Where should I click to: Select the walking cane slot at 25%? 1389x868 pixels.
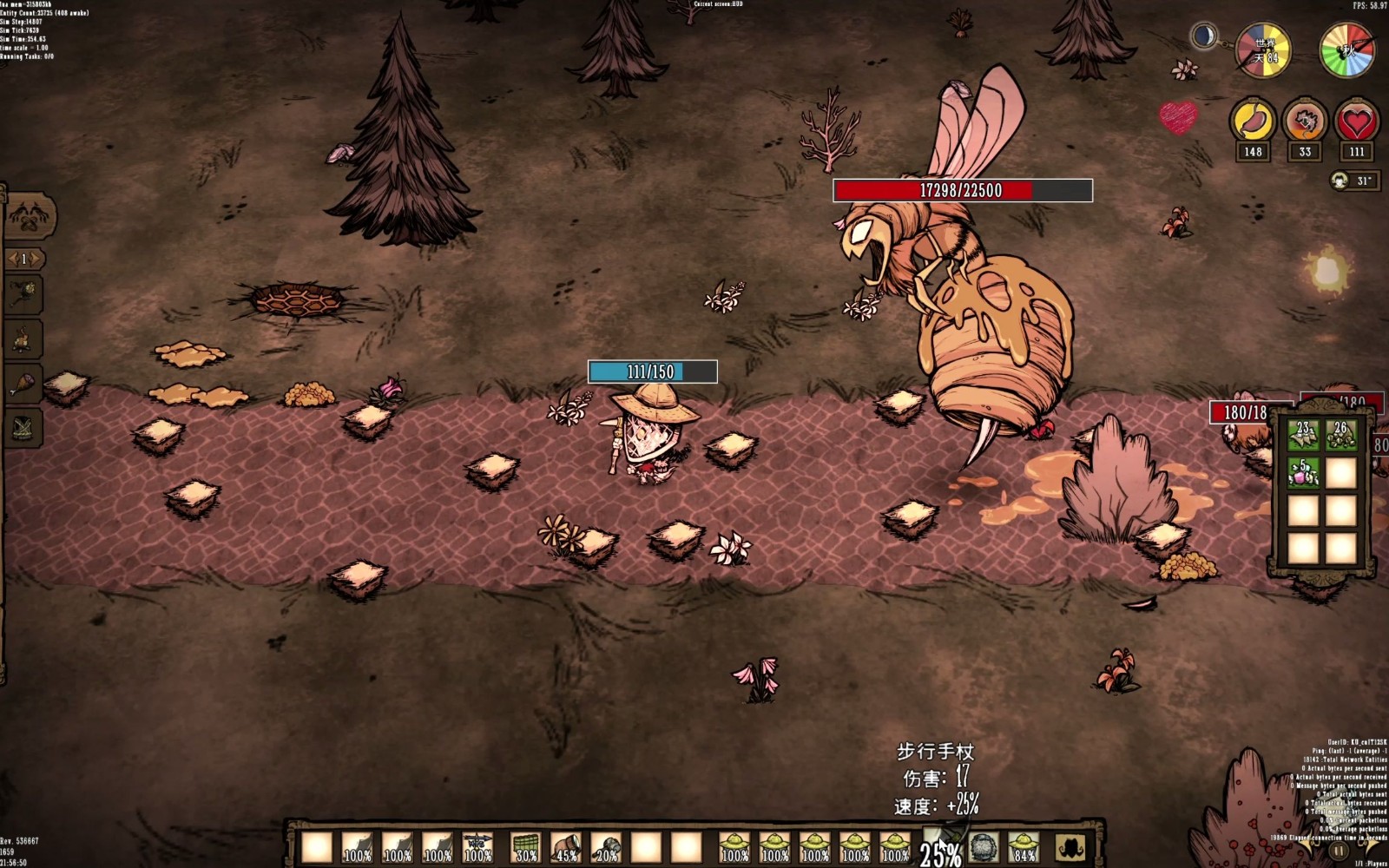click(x=941, y=845)
